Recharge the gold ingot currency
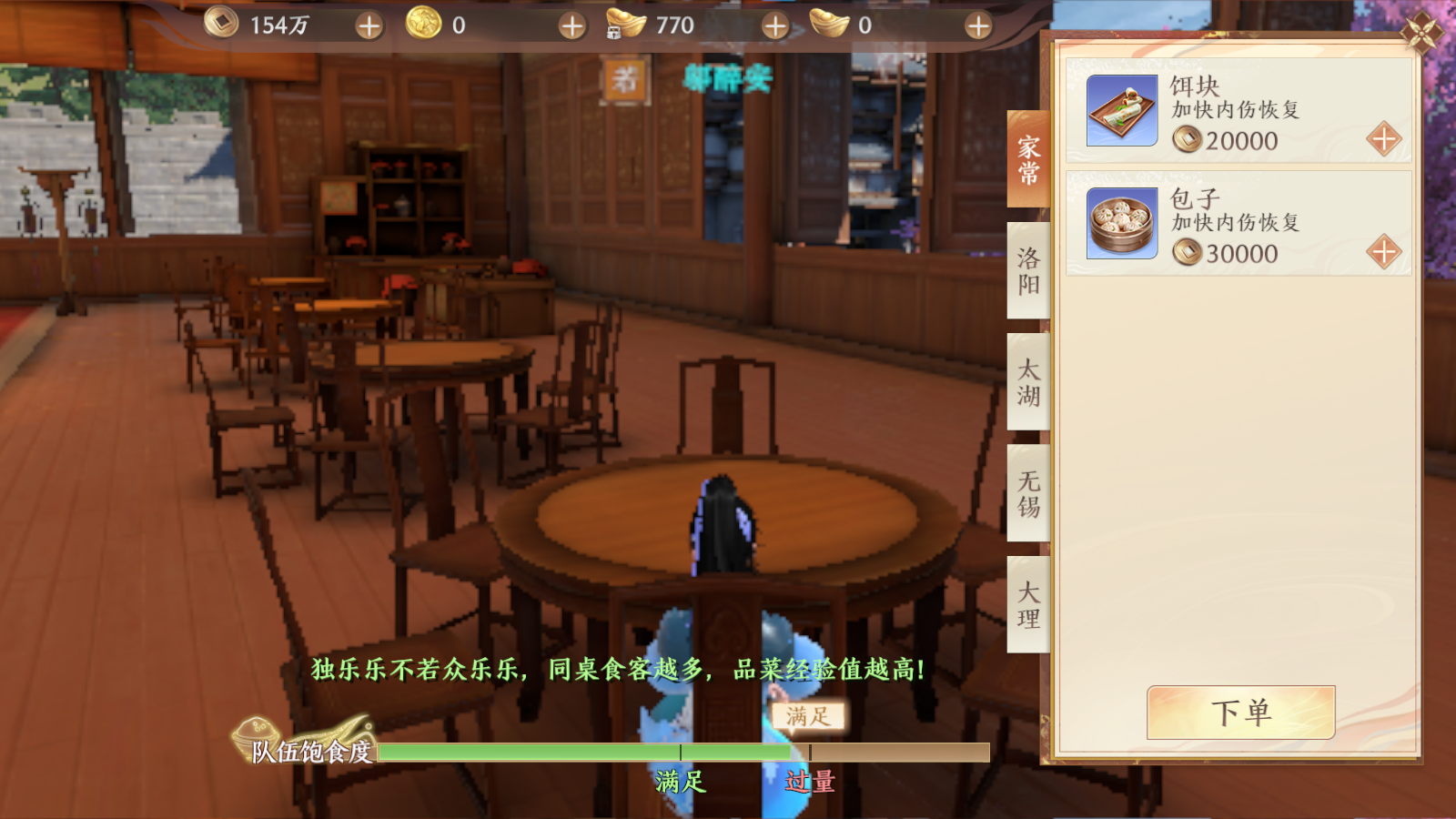The height and width of the screenshot is (819, 1456). click(978, 26)
